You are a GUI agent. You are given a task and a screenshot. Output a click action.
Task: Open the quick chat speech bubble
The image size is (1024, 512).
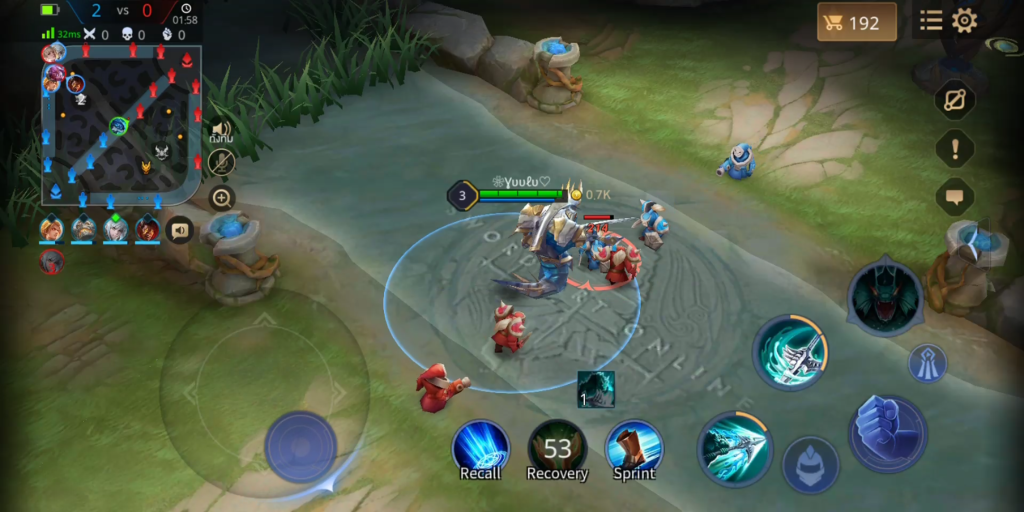coord(954,196)
